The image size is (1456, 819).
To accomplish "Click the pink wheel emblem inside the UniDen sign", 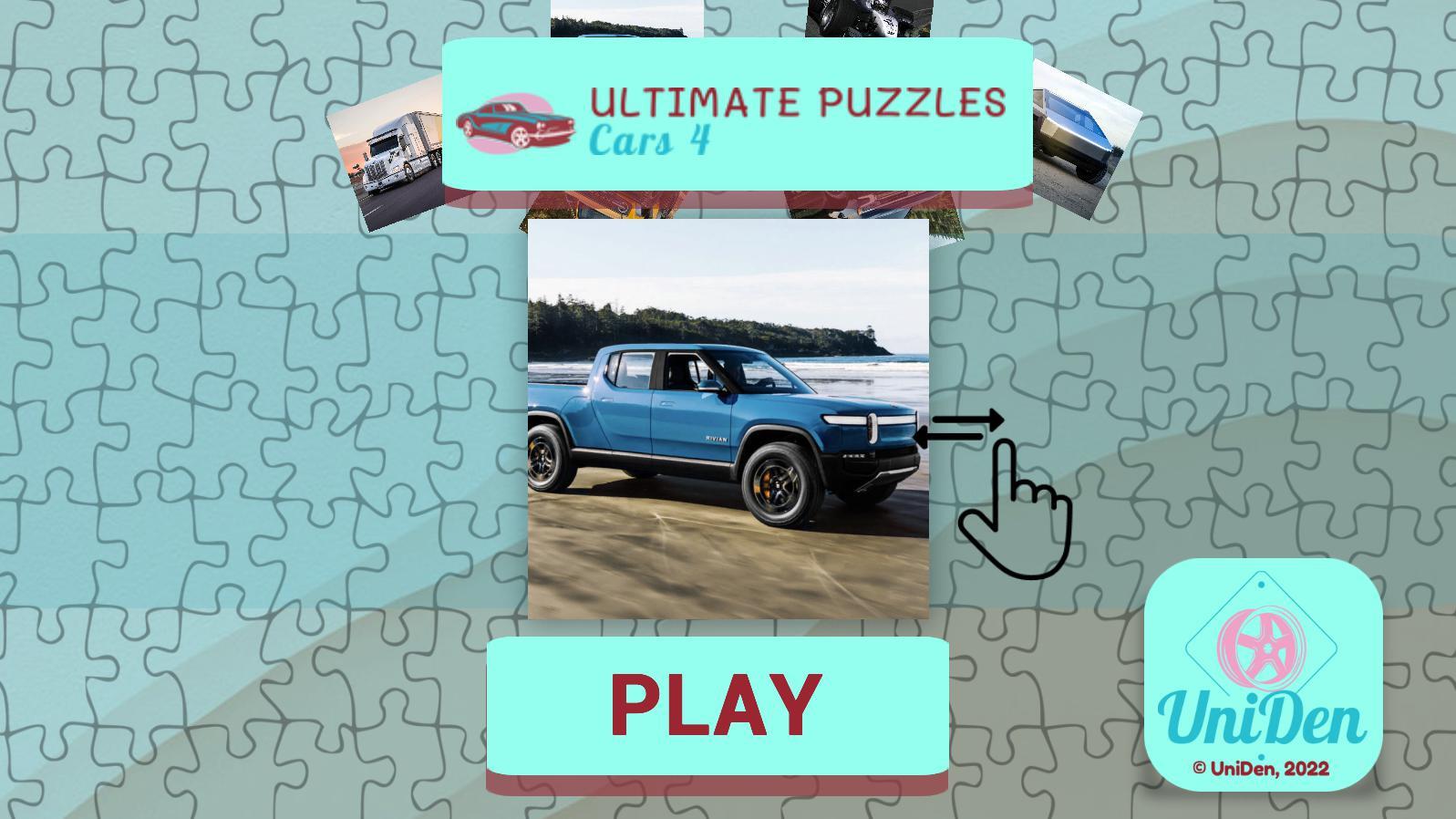I will click(x=1263, y=648).
